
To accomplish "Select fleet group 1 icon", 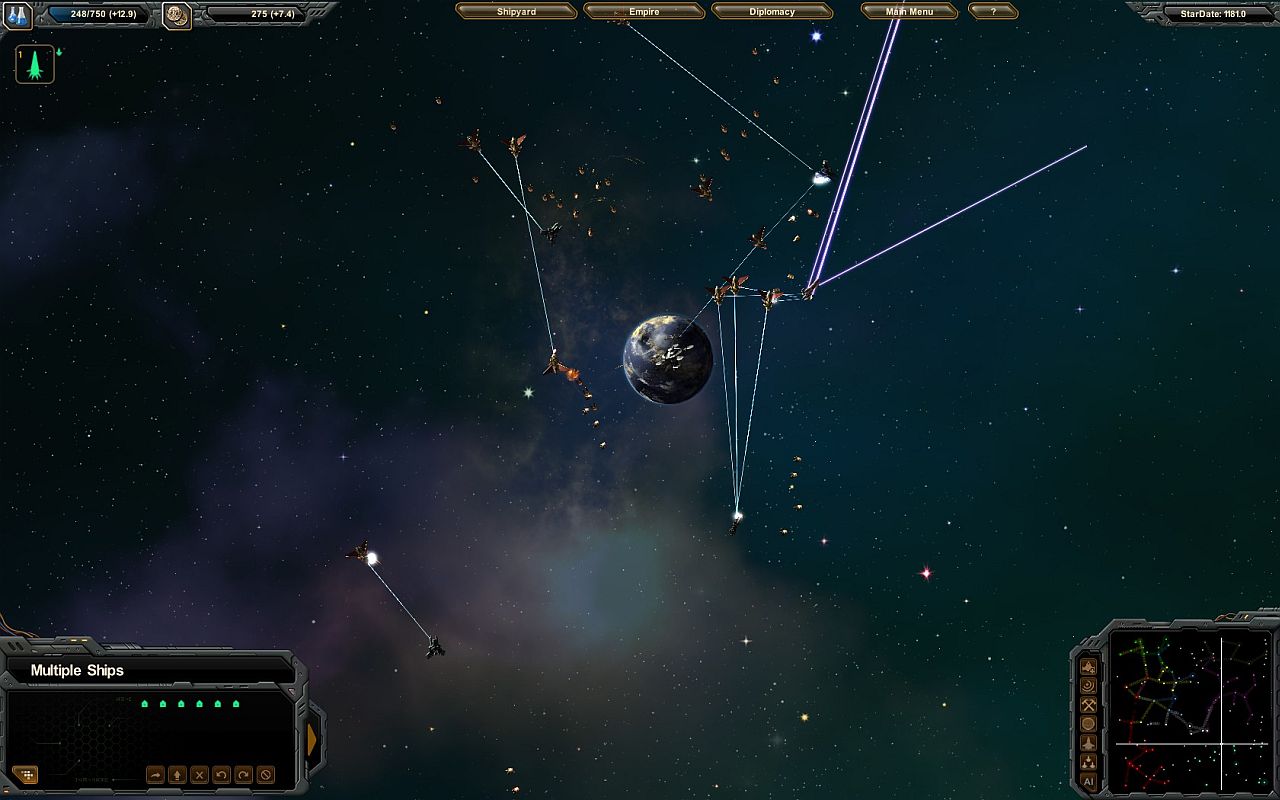I will click(35, 65).
